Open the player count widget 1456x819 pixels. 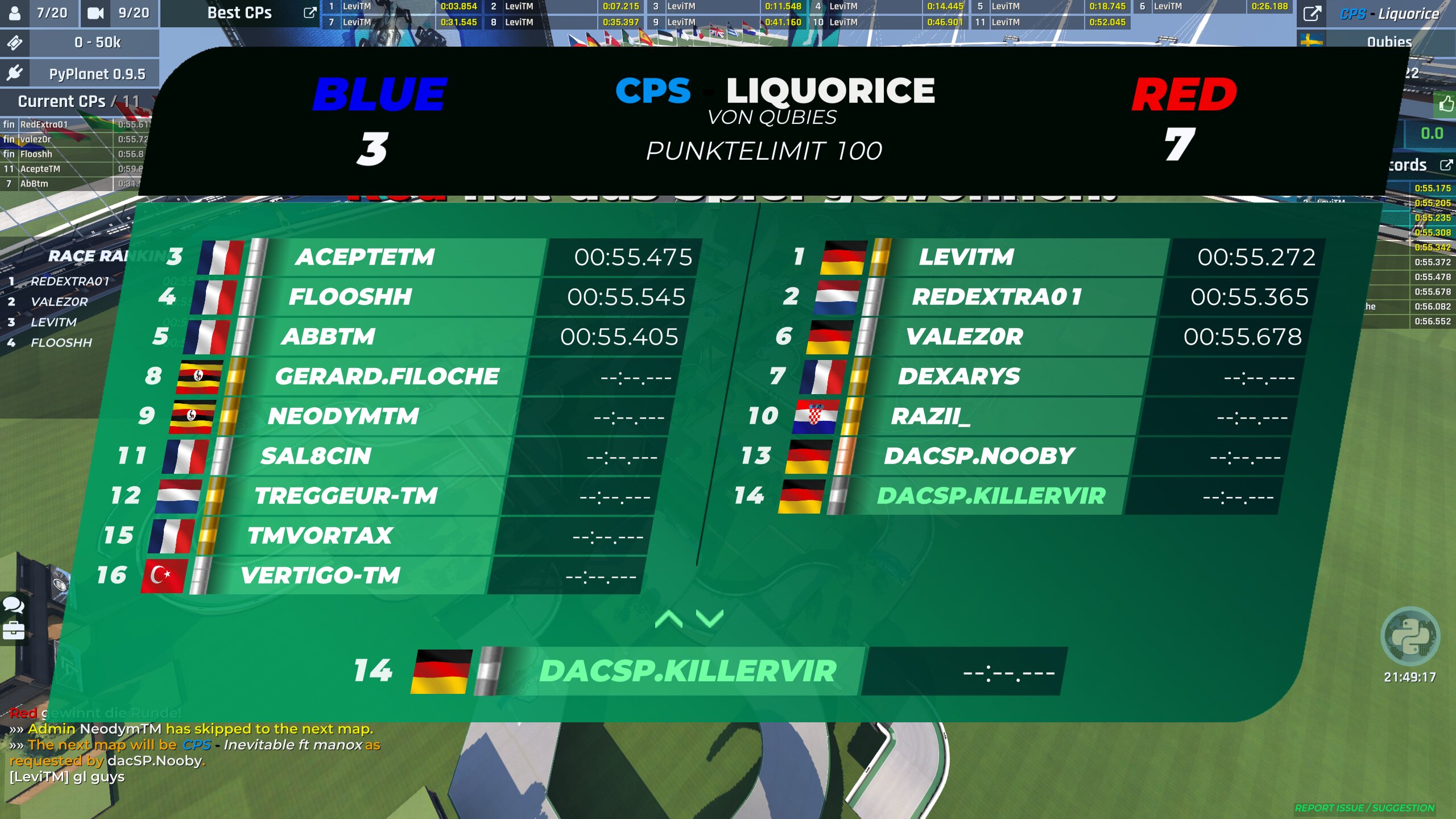tap(39, 13)
